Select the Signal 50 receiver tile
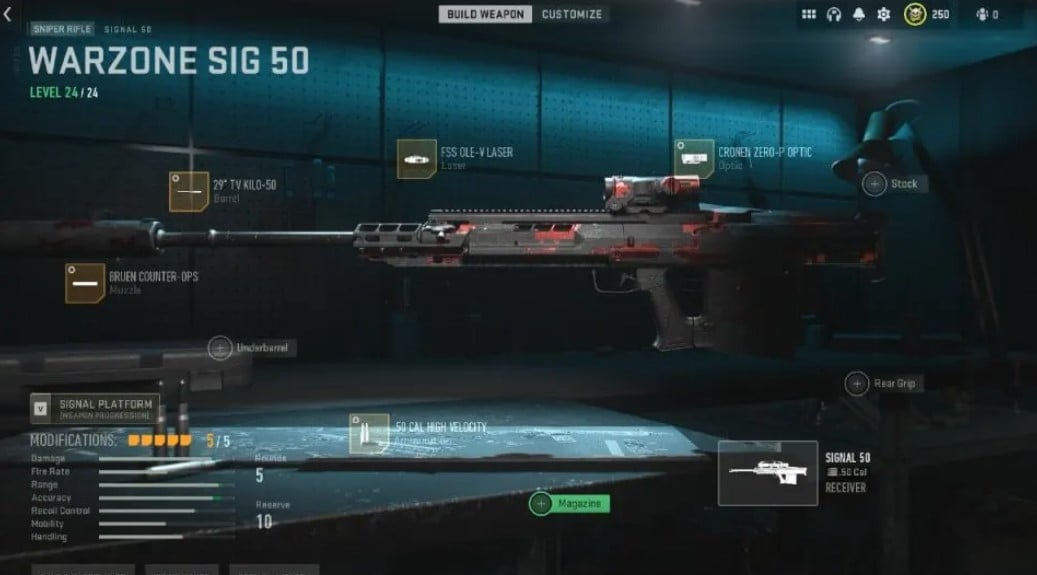The width and height of the screenshot is (1037, 575). pos(768,472)
